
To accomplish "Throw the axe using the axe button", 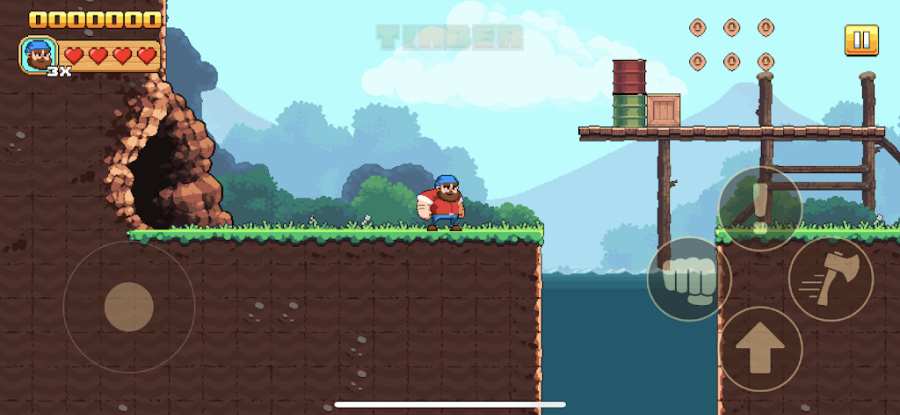I will [x=830, y=279].
